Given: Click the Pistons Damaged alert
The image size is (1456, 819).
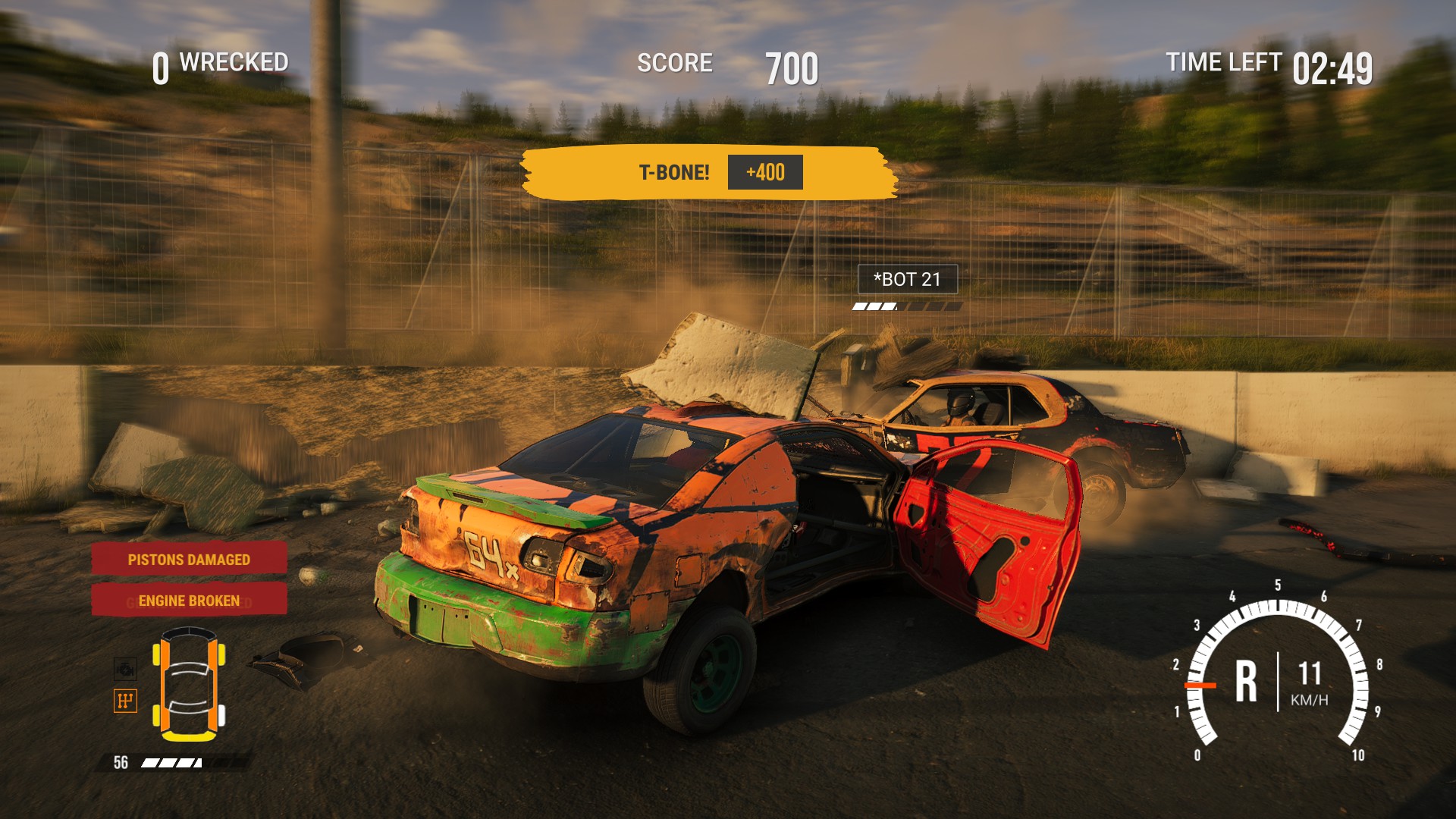Looking at the screenshot, I should (189, 560).
